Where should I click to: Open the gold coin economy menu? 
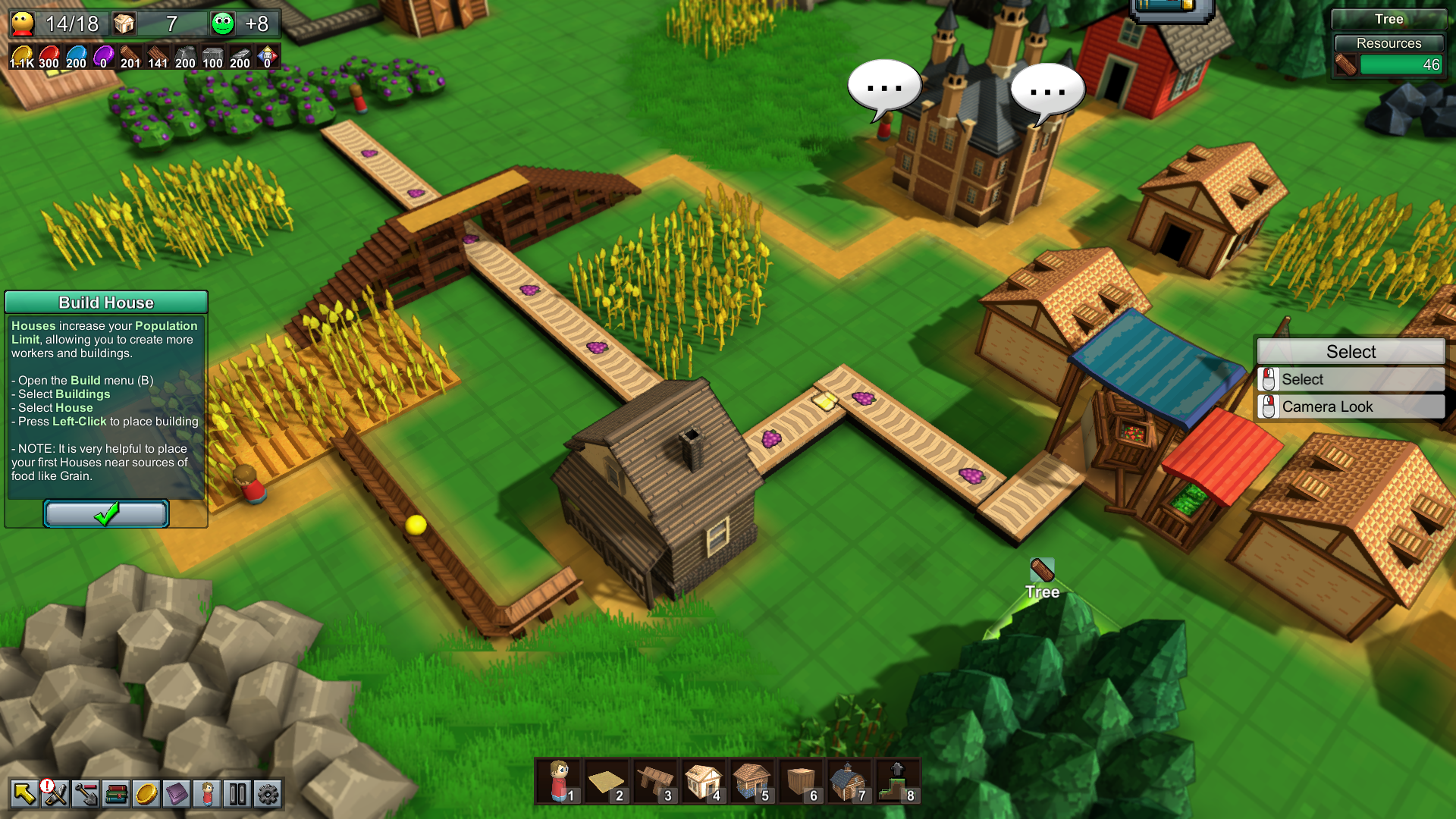point(146,794)
